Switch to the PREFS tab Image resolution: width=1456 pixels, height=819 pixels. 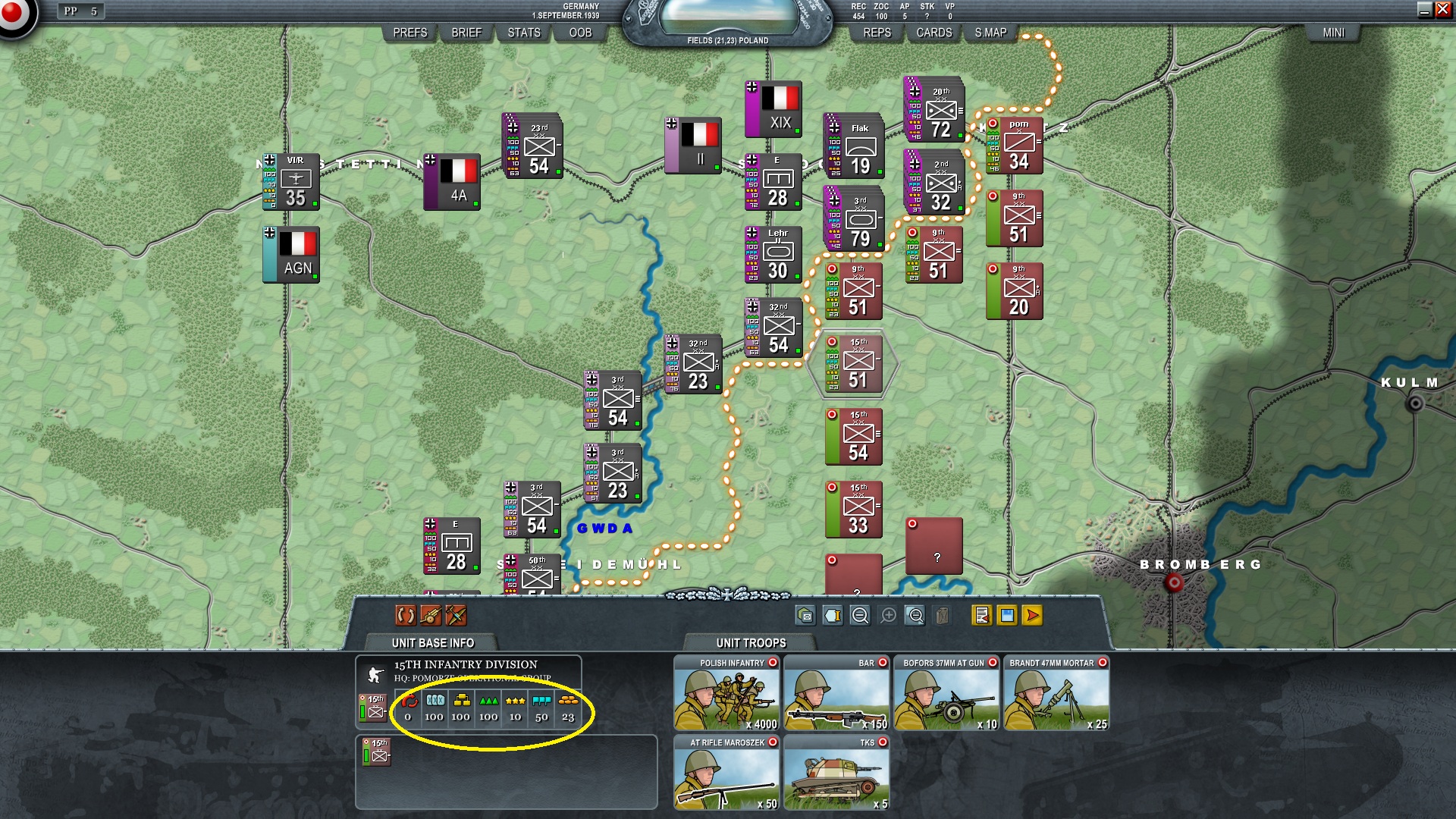[409, 33]
